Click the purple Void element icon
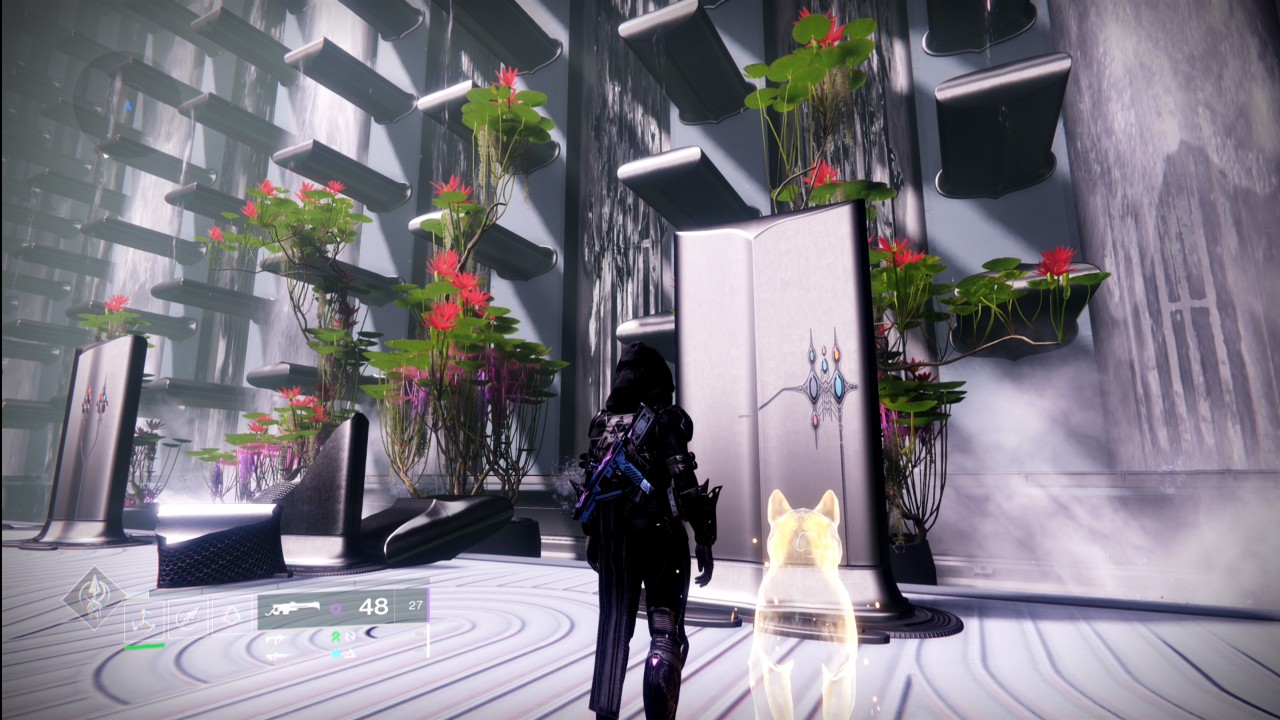 (x=336, y=609)
